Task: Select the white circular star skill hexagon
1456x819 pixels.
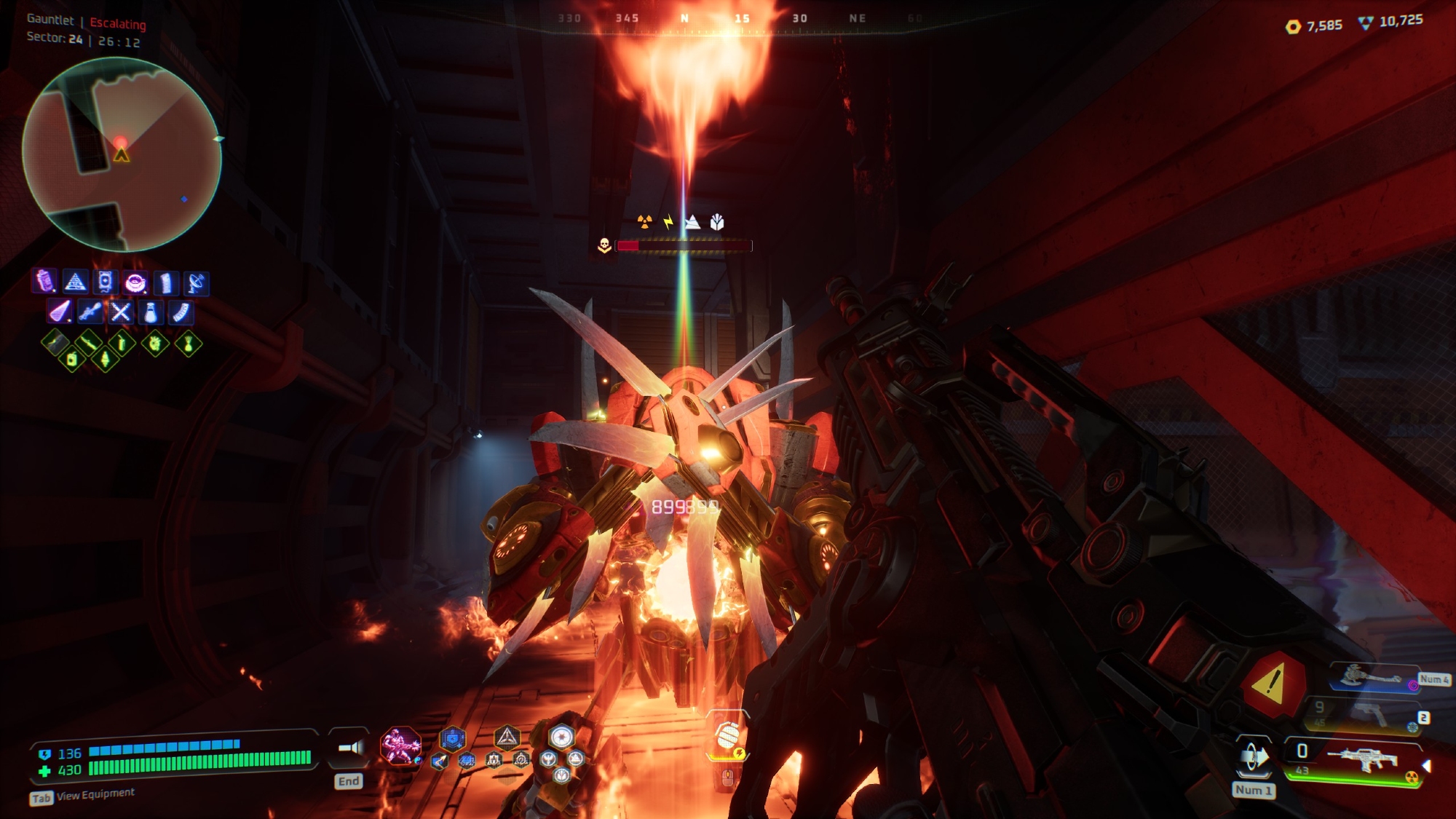Action: [x=561, y=737]
